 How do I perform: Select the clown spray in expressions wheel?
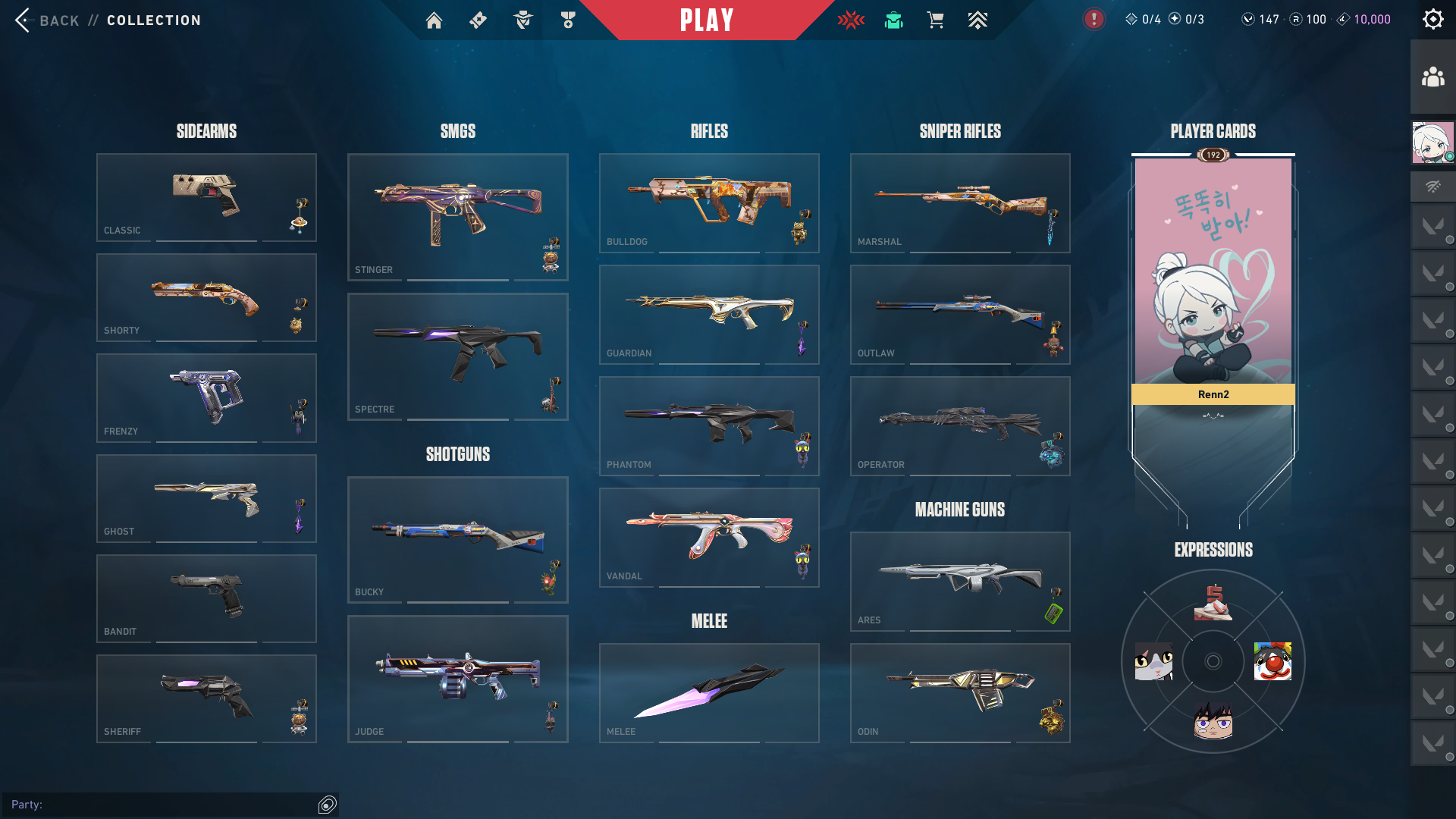click(1272, 661)
